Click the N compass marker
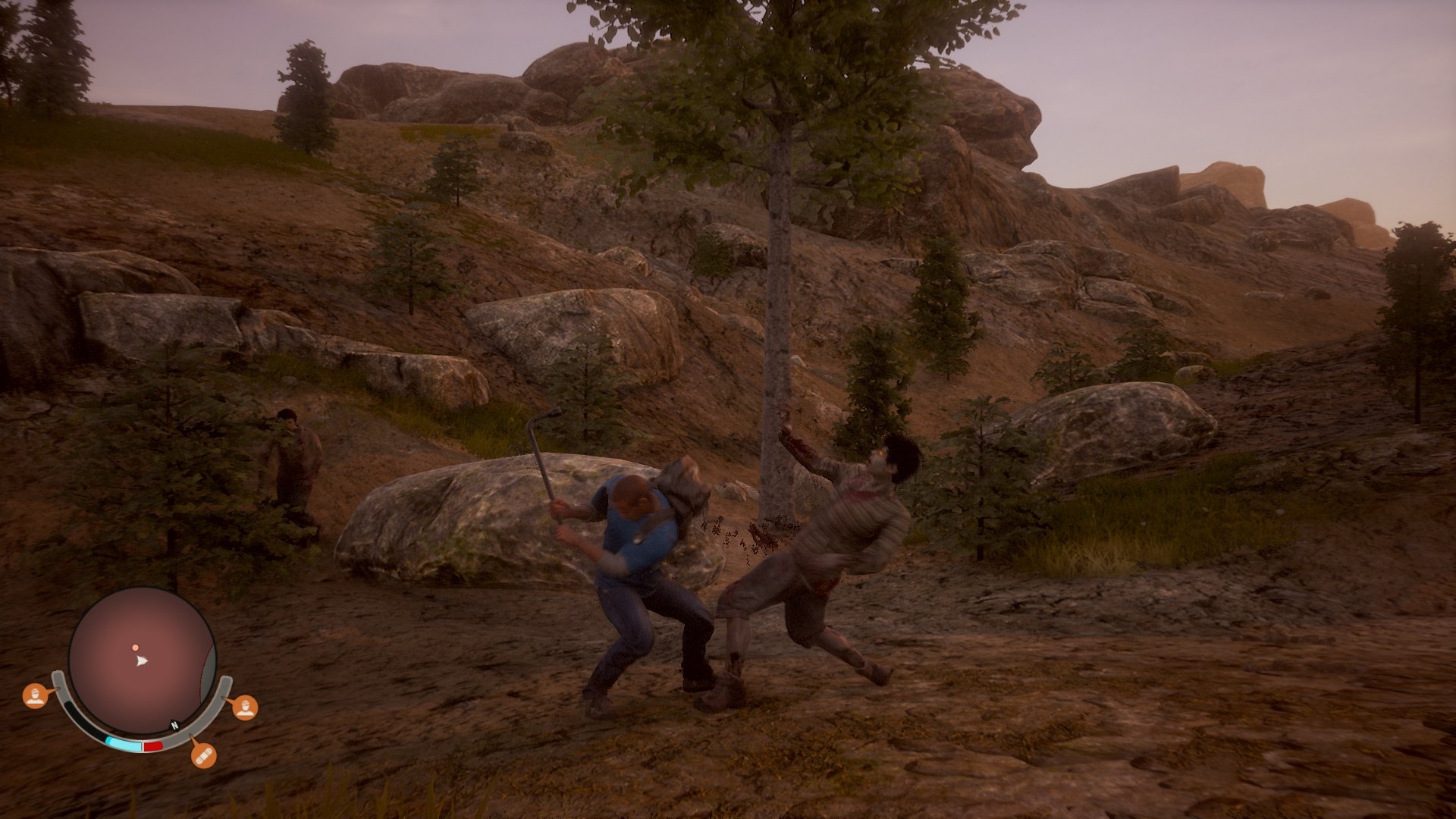 pyautogui.click(x=175, y=725)
